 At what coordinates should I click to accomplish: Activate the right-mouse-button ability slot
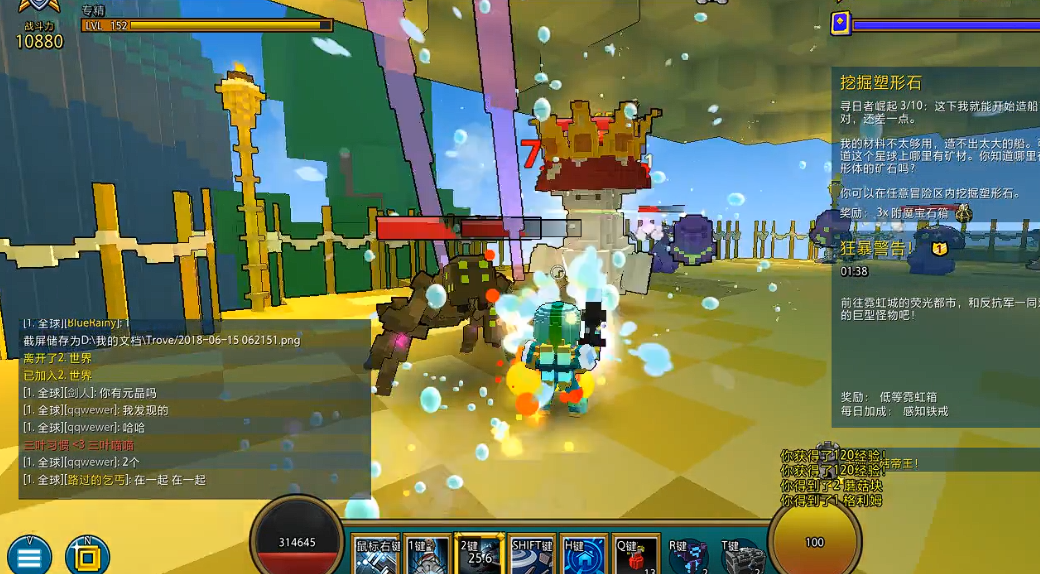(x=376, y=556)
